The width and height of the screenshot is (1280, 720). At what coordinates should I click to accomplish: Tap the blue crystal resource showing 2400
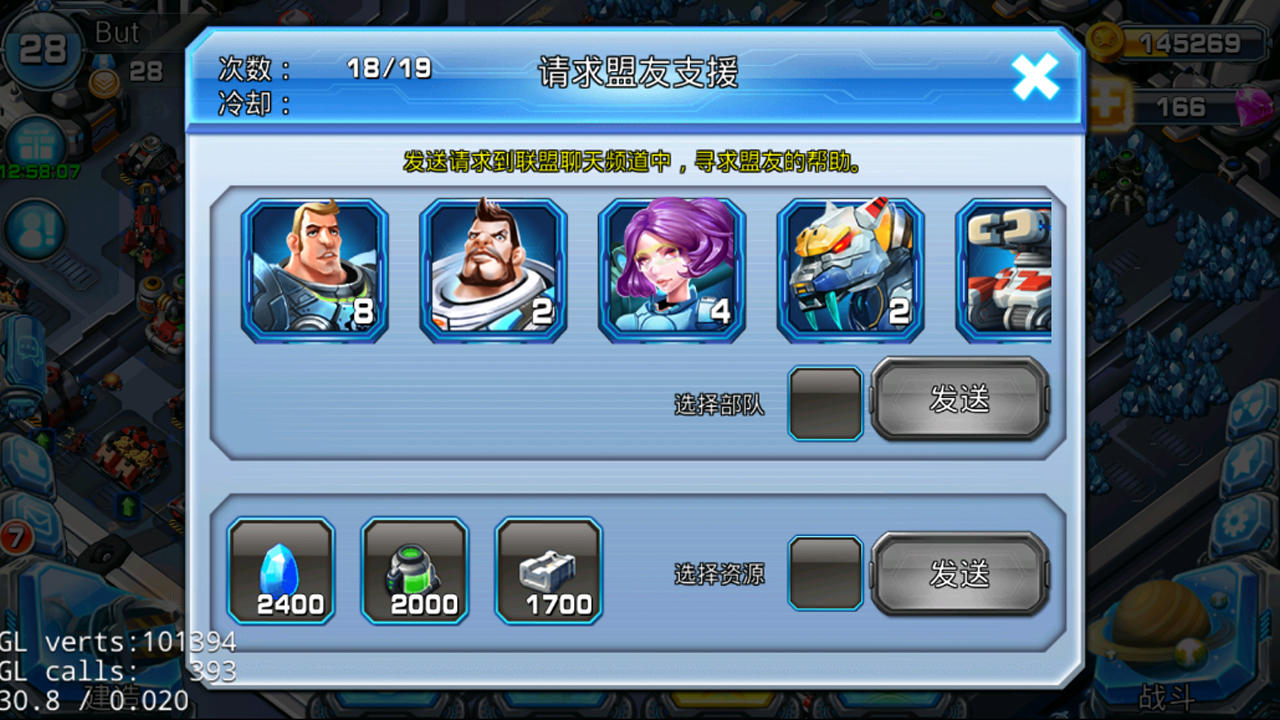281,572
